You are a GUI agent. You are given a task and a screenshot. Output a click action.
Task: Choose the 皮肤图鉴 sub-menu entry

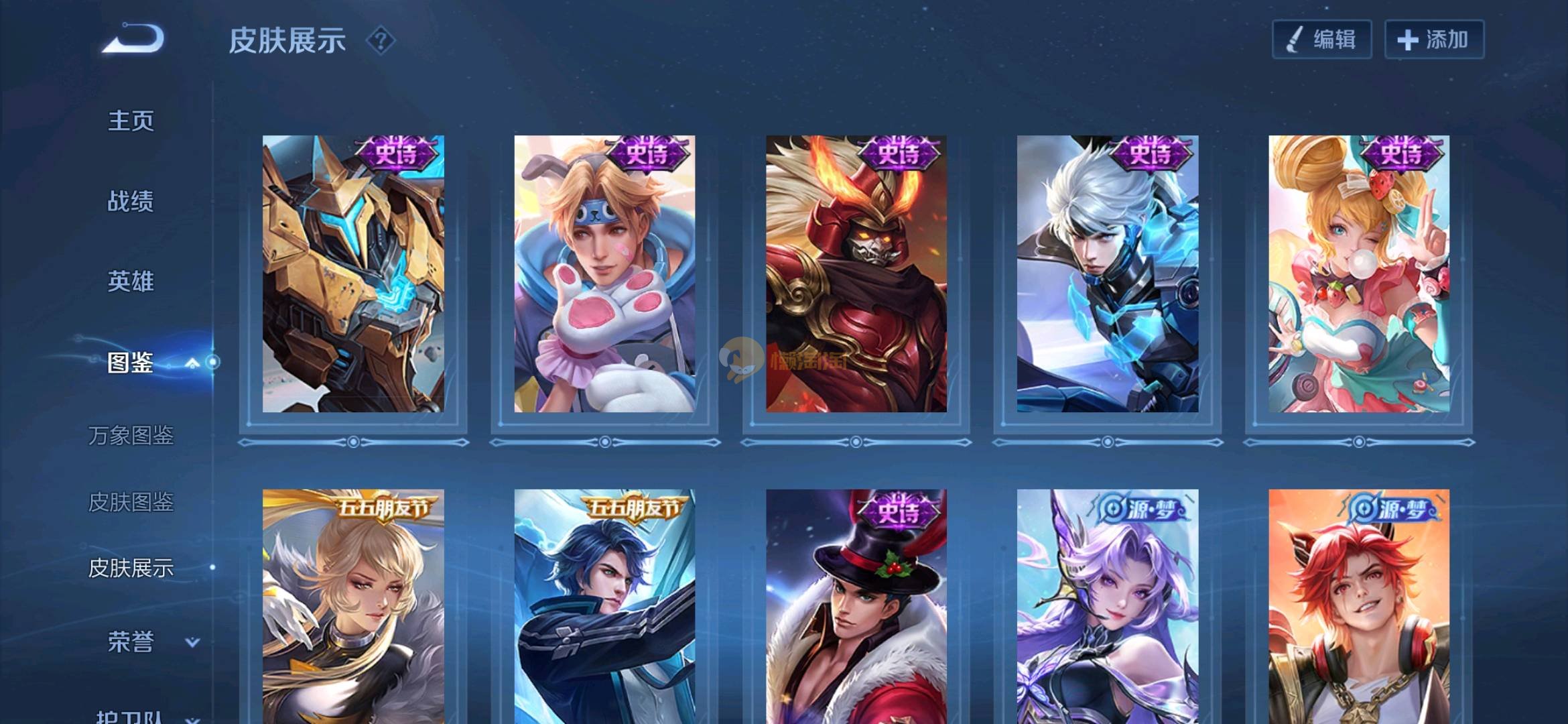click(131, 502)
